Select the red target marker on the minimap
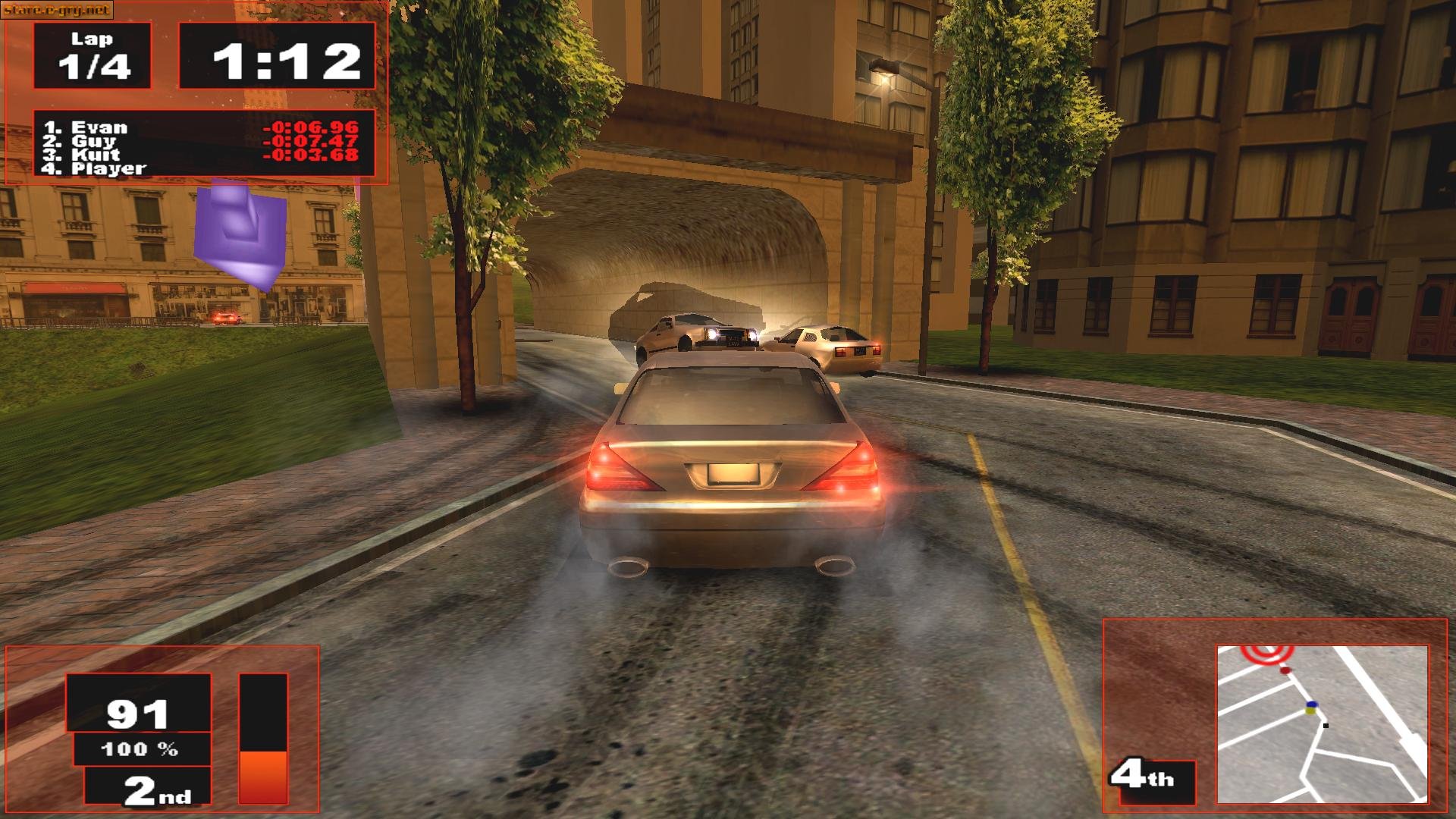 pos(1266,652)
